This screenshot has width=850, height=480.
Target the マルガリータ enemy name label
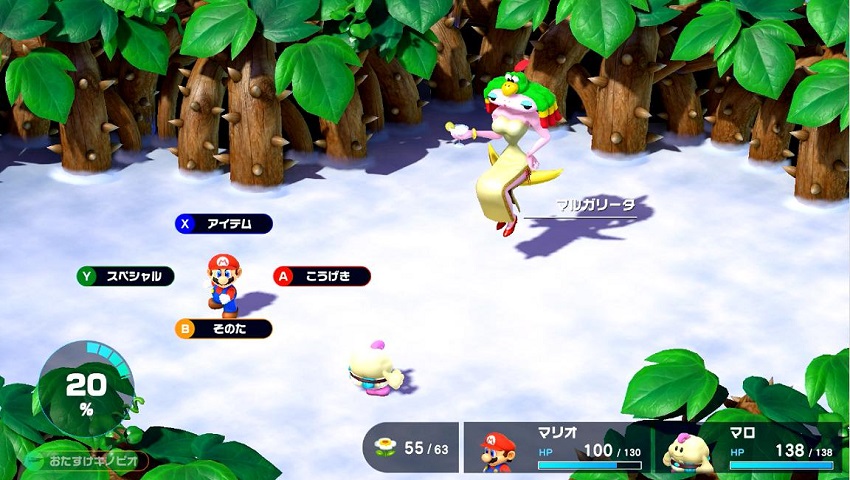point(595,206)
